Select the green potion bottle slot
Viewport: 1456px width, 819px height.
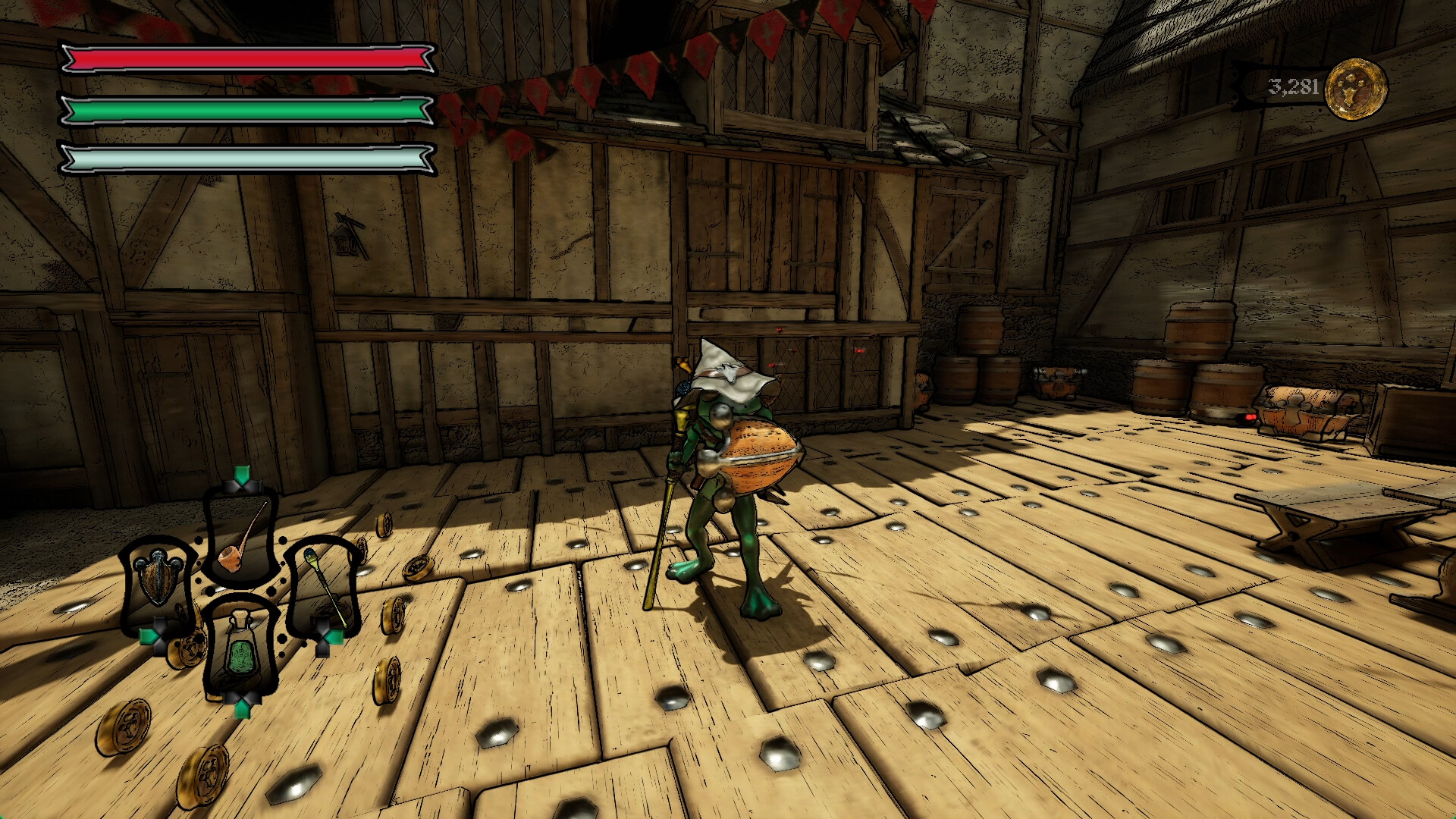(x=241, y=653)
